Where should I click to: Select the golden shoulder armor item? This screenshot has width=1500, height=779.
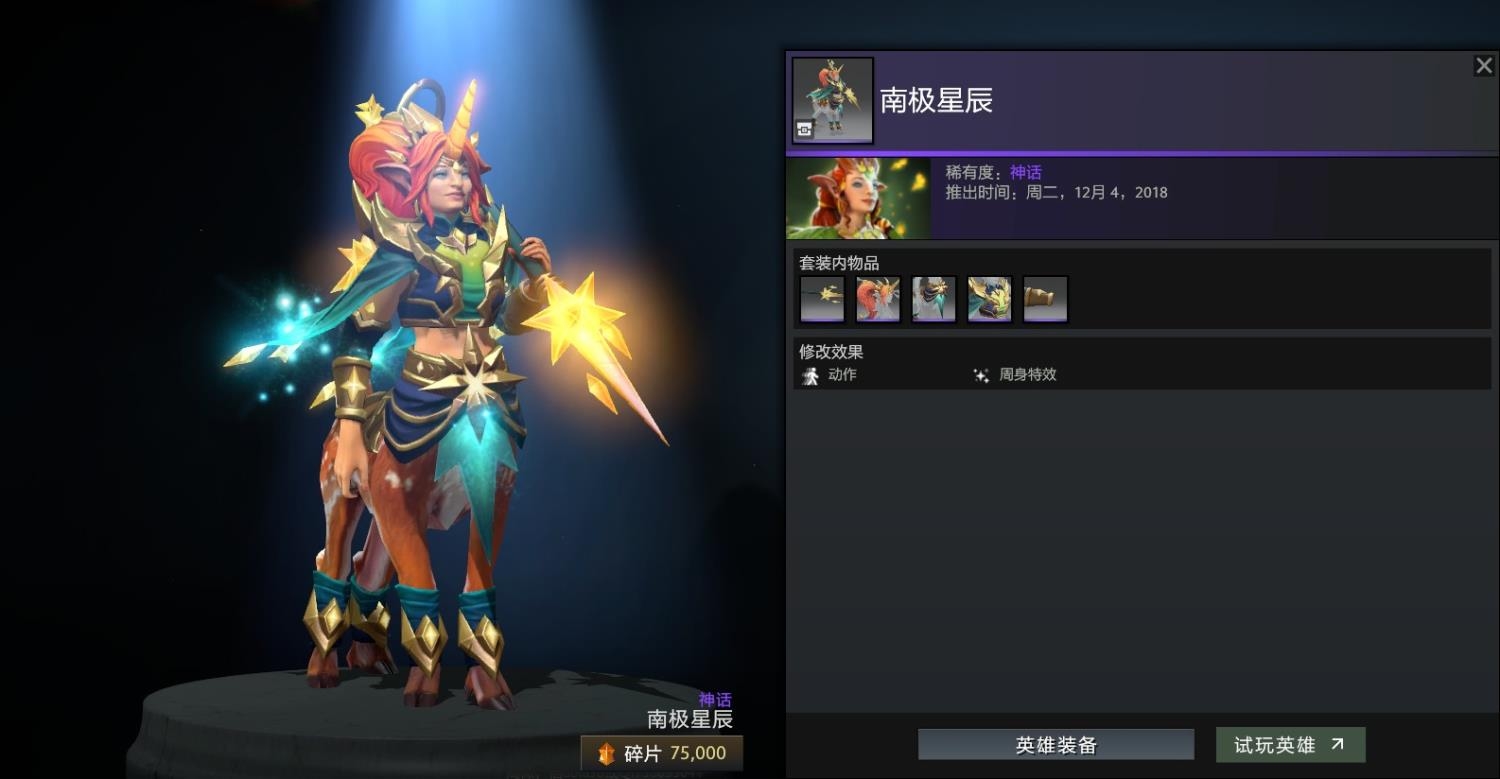coord(990,299)
